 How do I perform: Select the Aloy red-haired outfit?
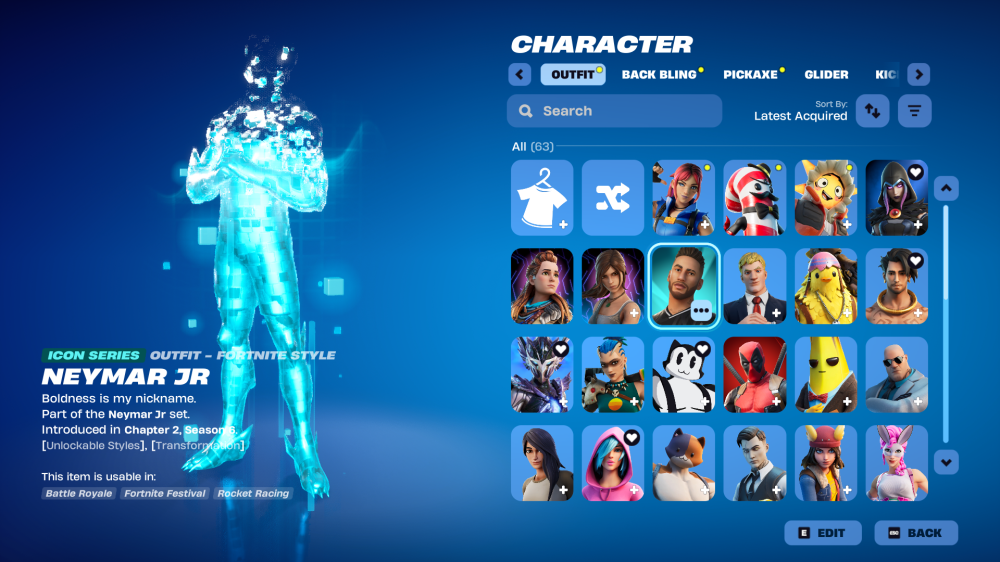pos(542,286)
